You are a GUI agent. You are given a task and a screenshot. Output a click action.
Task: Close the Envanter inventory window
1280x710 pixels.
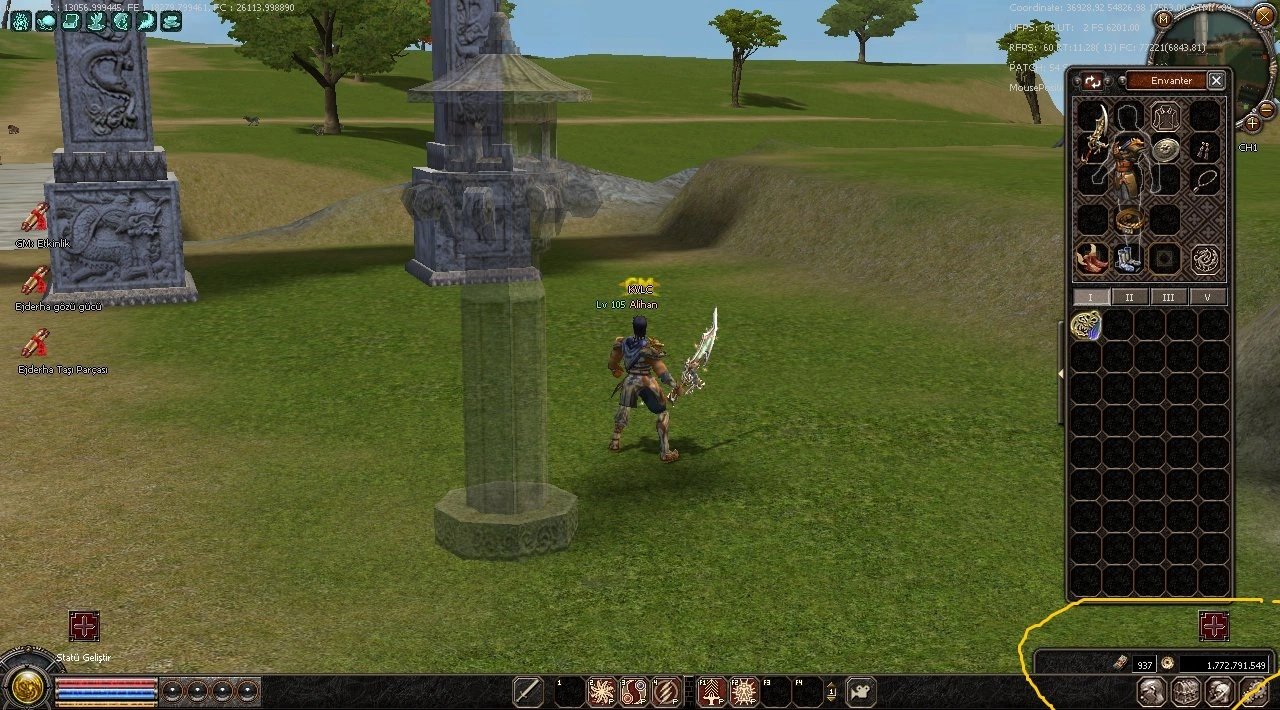(1216, 81)
